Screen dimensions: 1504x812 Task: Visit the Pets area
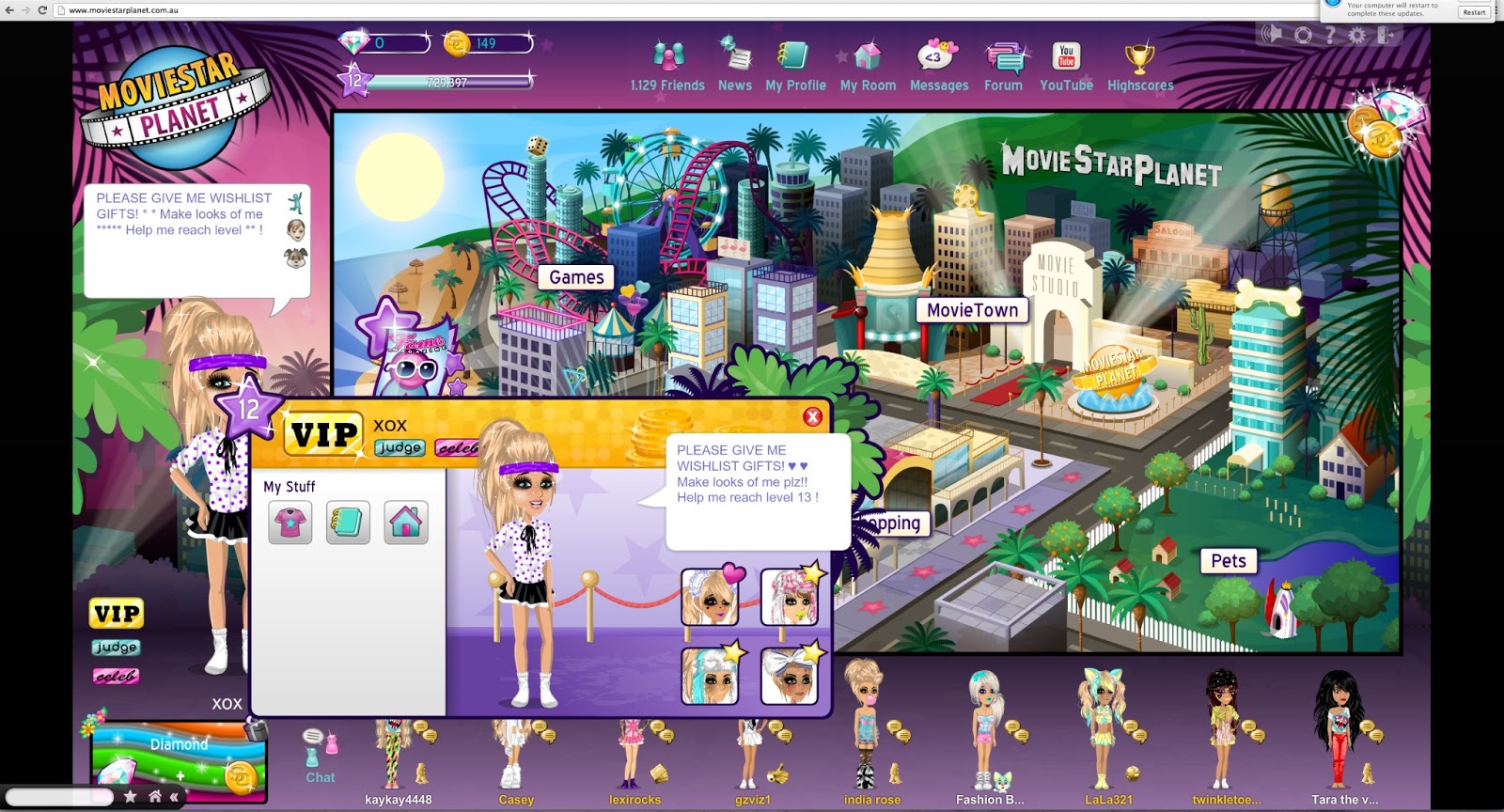[1230, 560]
